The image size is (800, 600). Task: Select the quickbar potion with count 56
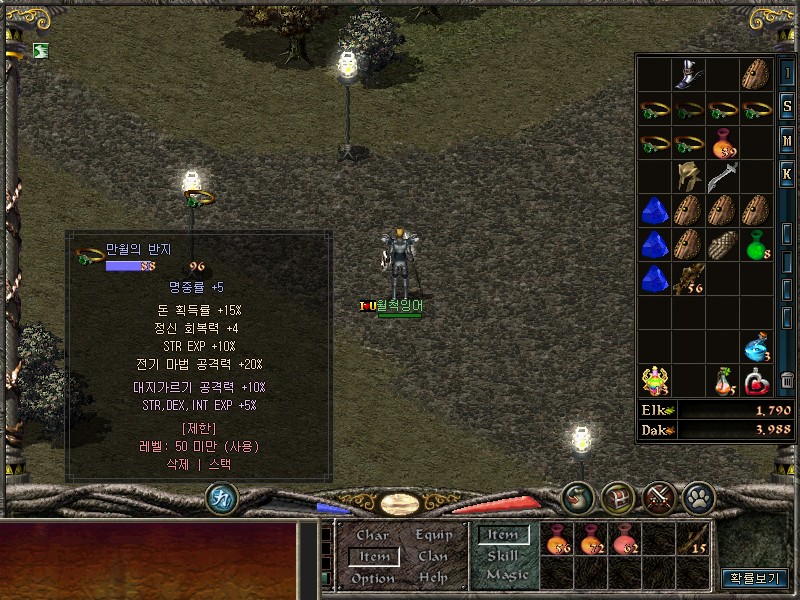coord(559,540)
